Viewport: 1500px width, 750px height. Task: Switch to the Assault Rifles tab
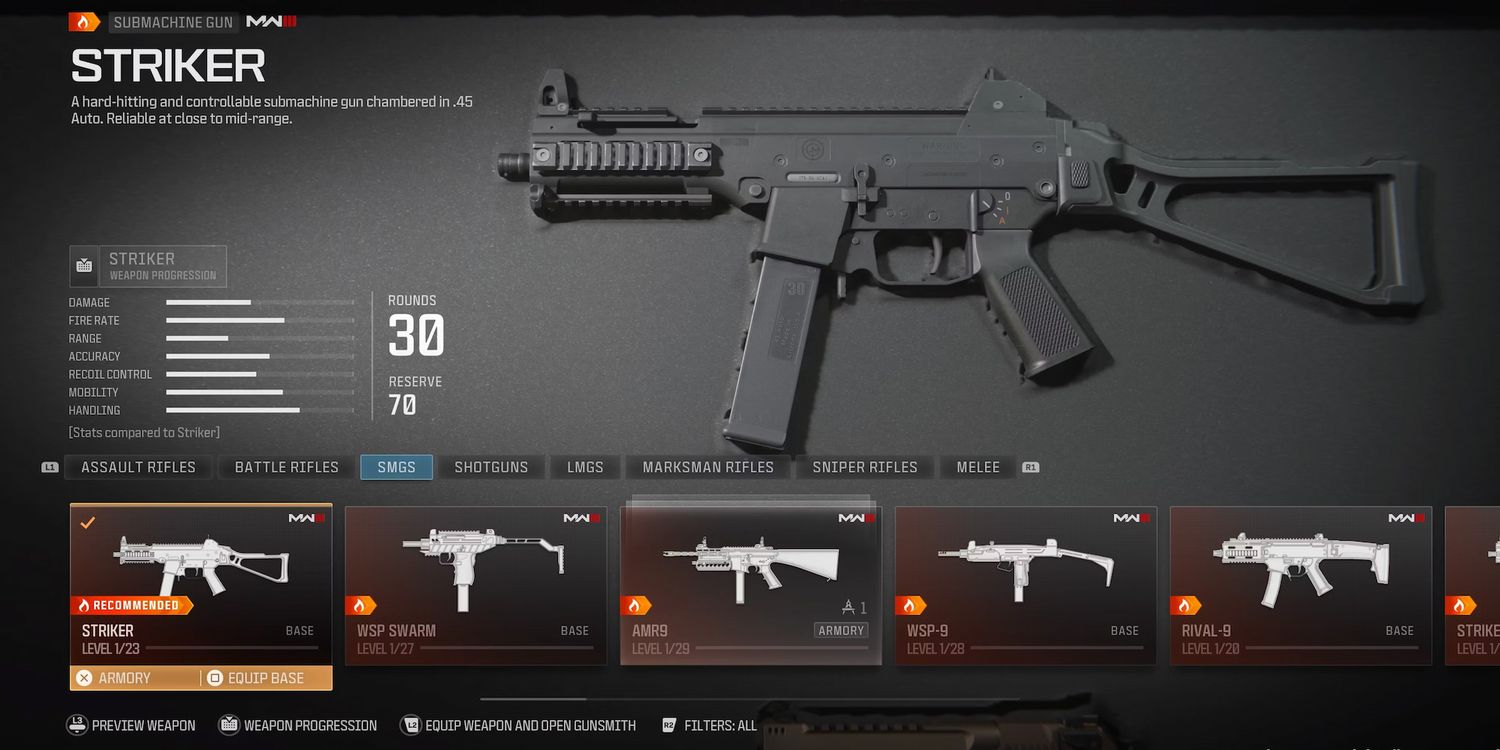point(138,467)
